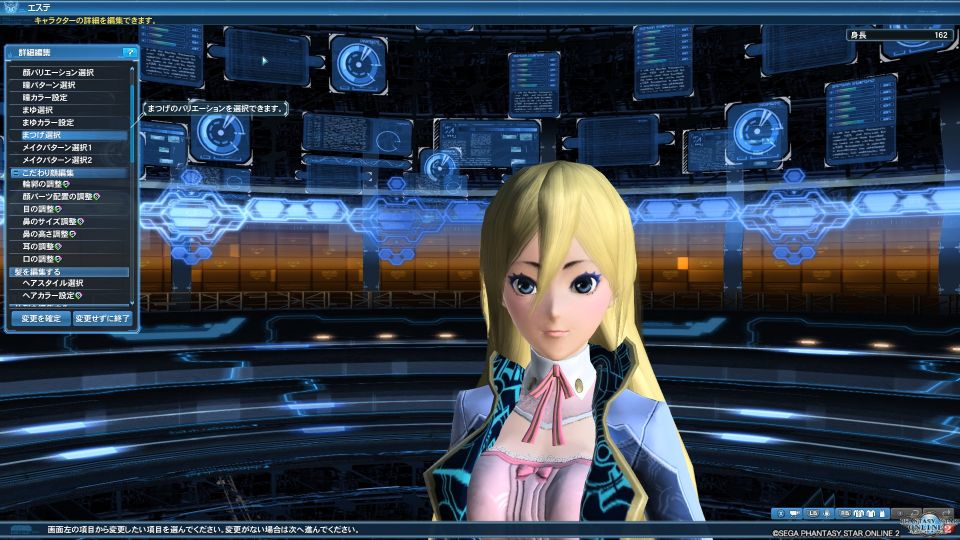Viewport: 960px width, 540px height.
Task: Select 顔バリエーション選択 in the edit list
Action: click(58, 73)
